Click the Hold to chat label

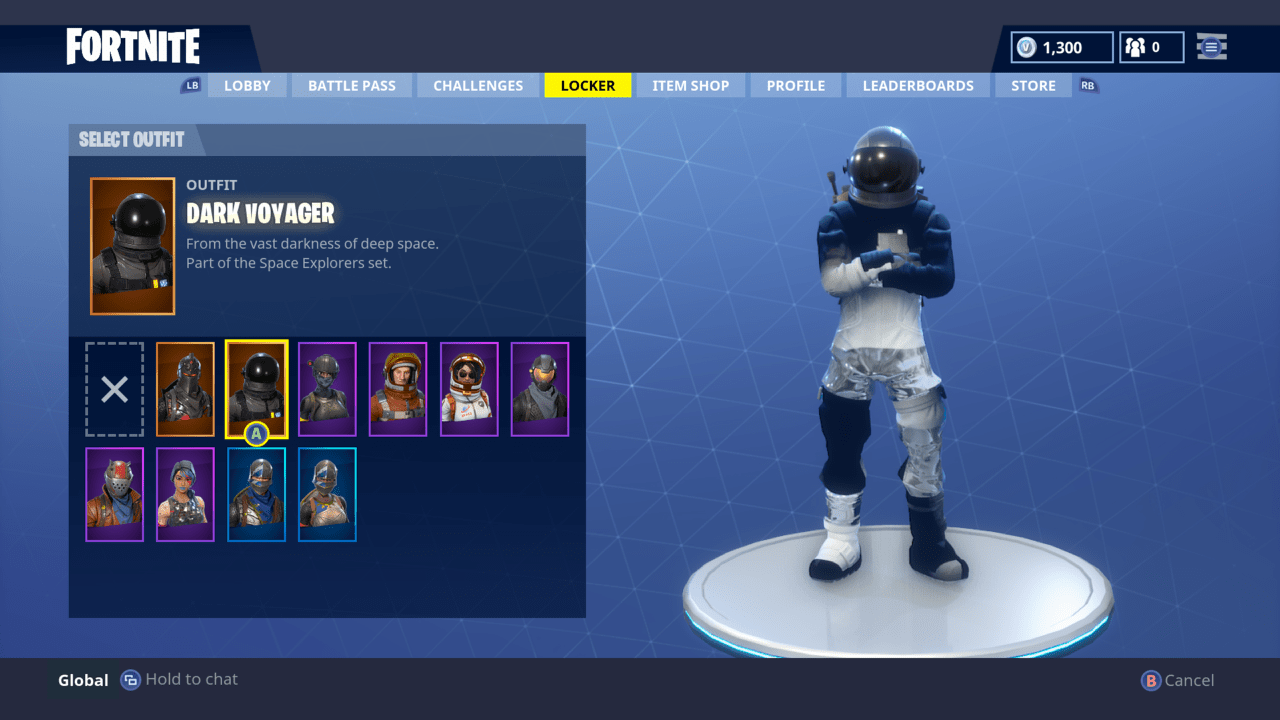(190, 679)
